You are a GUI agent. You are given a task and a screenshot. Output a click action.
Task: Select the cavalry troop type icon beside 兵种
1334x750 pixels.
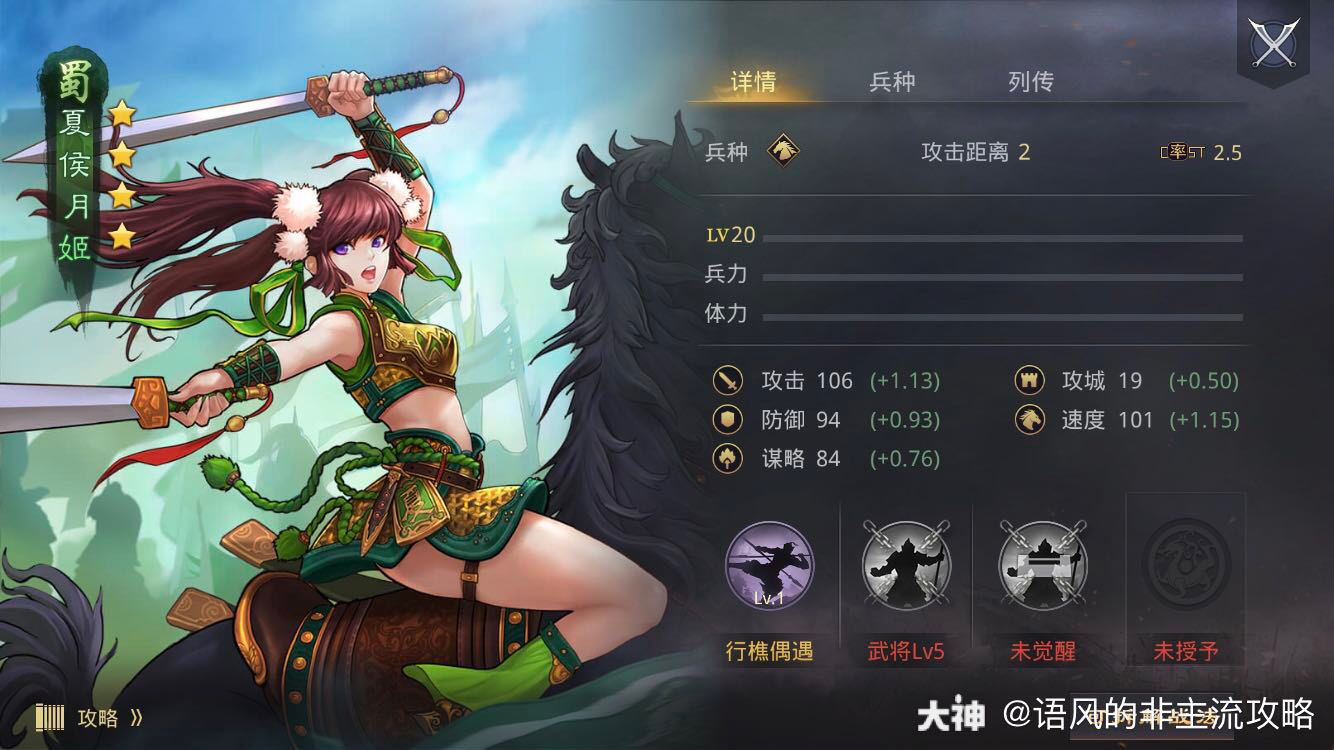(784, 150)
